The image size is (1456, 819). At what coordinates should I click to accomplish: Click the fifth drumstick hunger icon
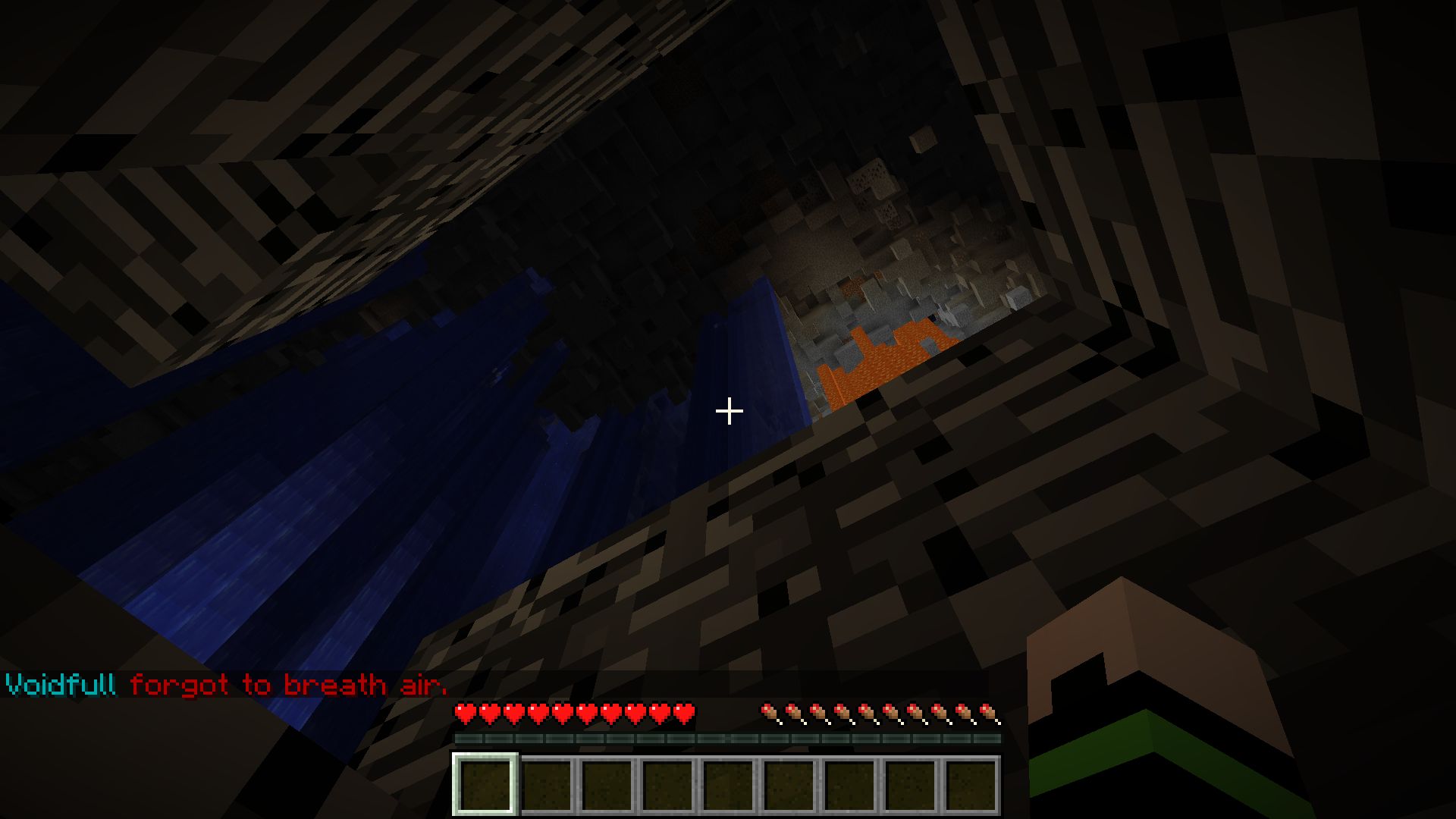(x=867, y=714)
